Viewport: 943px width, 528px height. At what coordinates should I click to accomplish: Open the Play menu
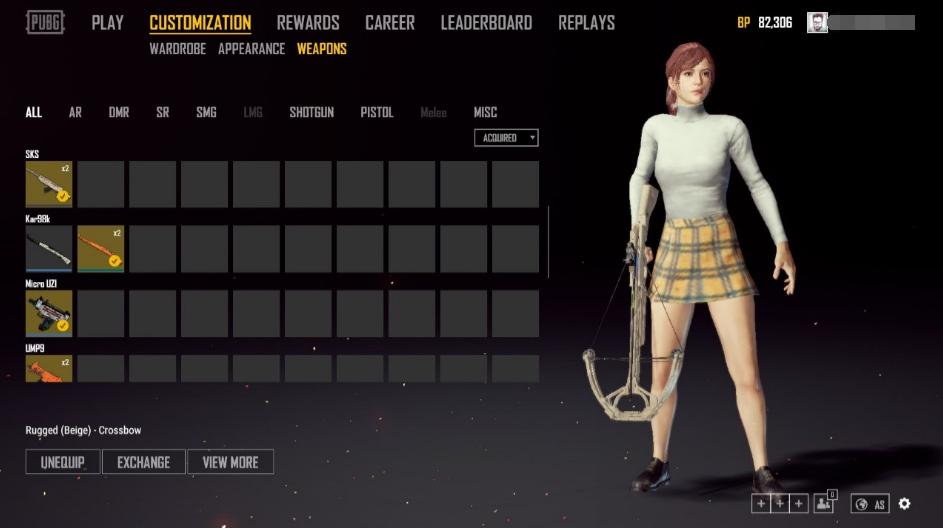point(107,22)
